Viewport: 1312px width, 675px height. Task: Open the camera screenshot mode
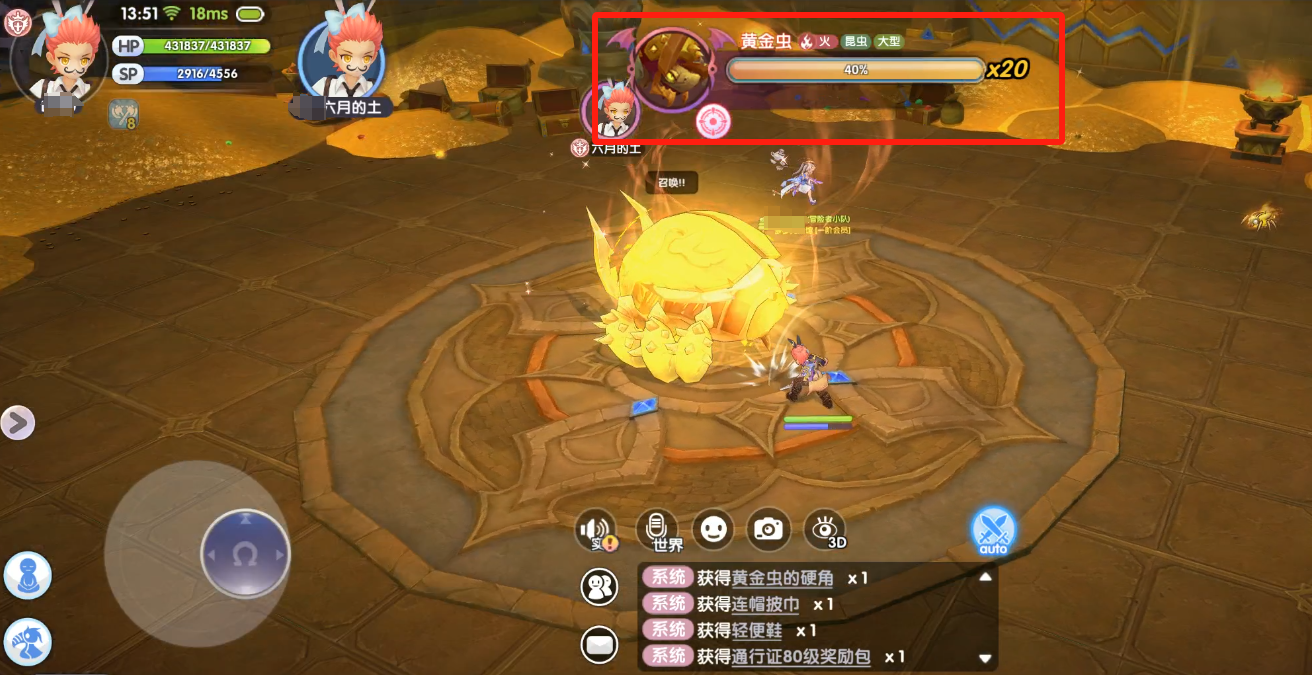pyautogui.click(x=768, y=530)
